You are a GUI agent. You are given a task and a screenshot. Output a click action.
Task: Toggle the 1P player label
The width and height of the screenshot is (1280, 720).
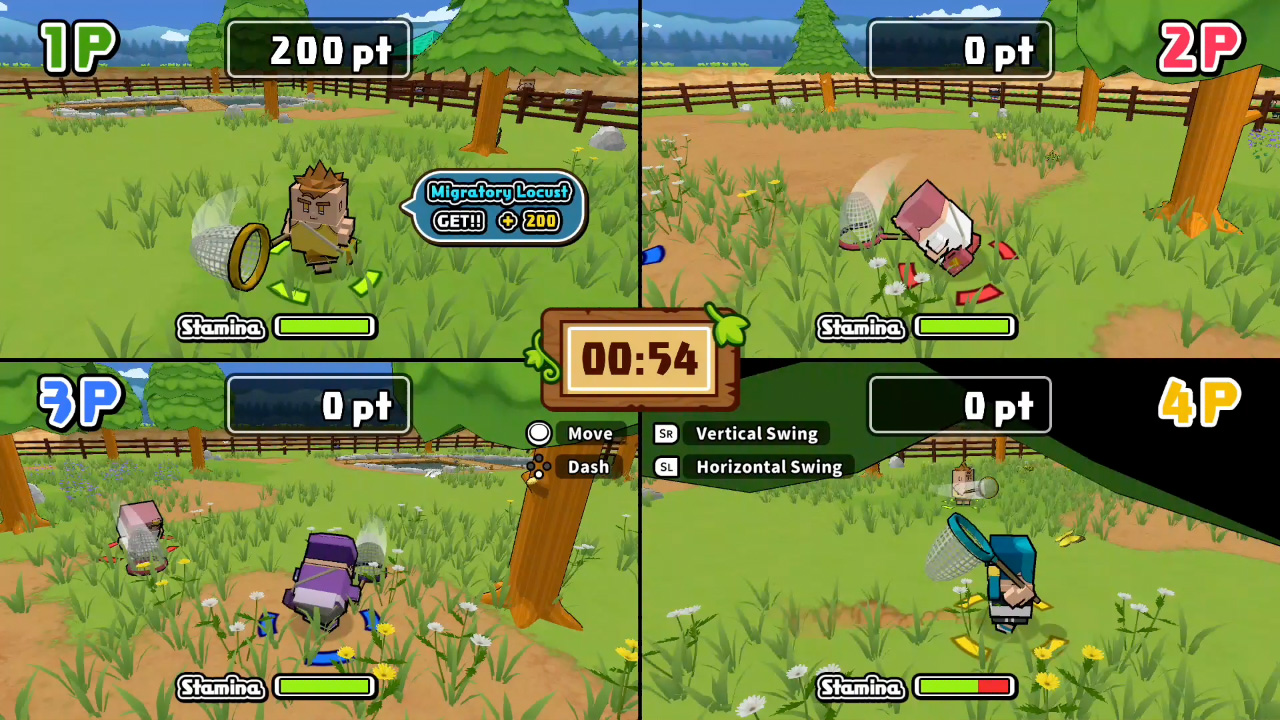click(78, 45)
